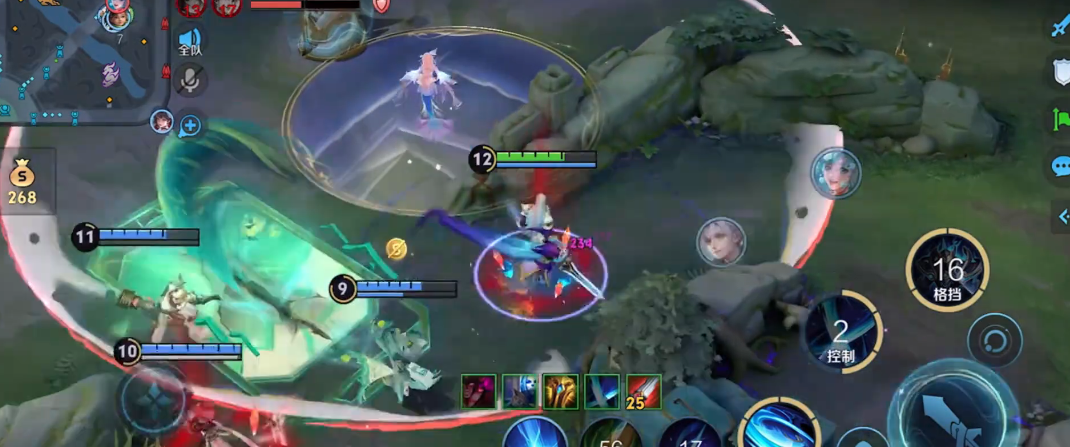Select the red blade item showing 25
The height and width of the screenshot is (447, 1070).
pyautogui.click(x=643, y=391)
